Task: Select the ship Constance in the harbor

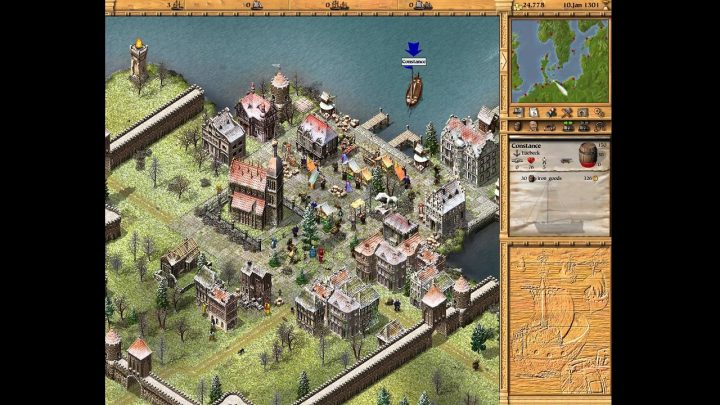Action: (x=413, y=89)
